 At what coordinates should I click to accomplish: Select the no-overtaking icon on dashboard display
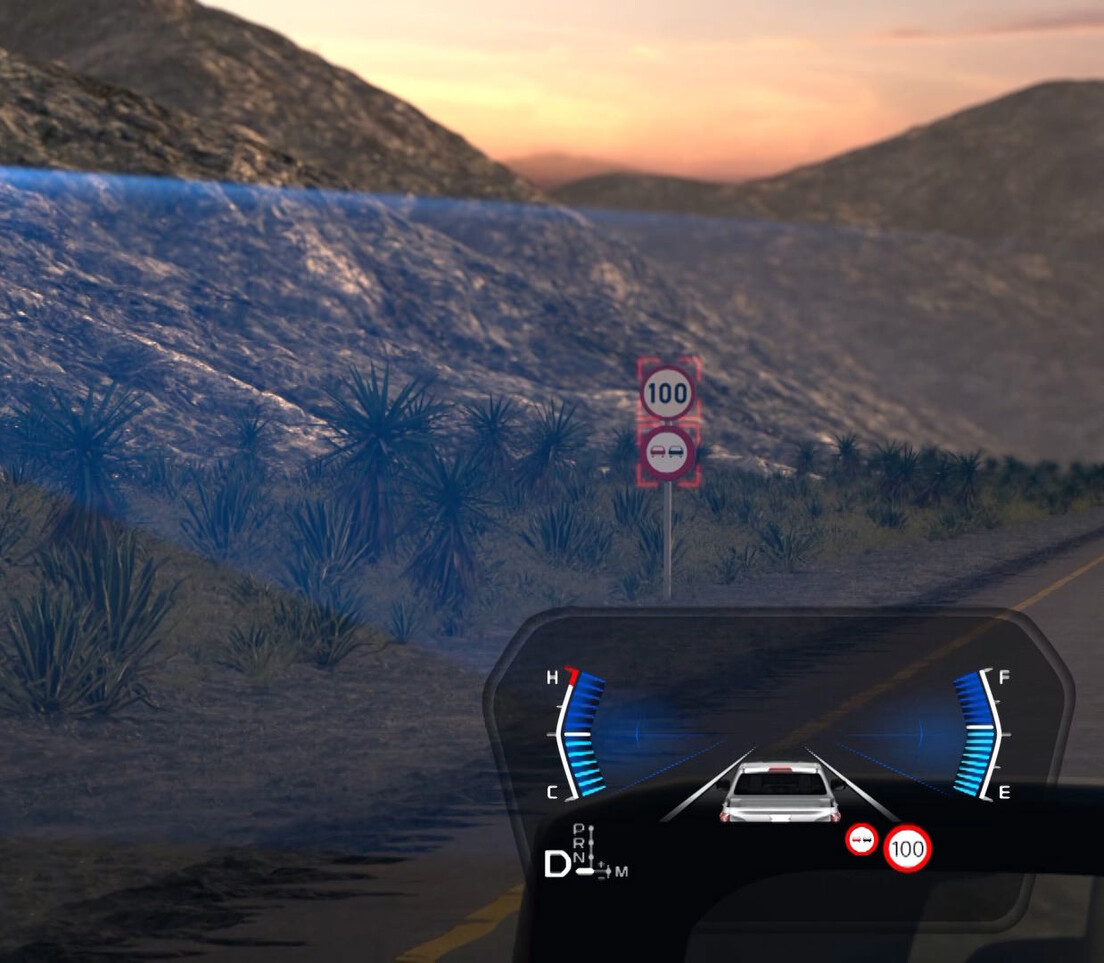pyautogui.click(x=861, y=839)
